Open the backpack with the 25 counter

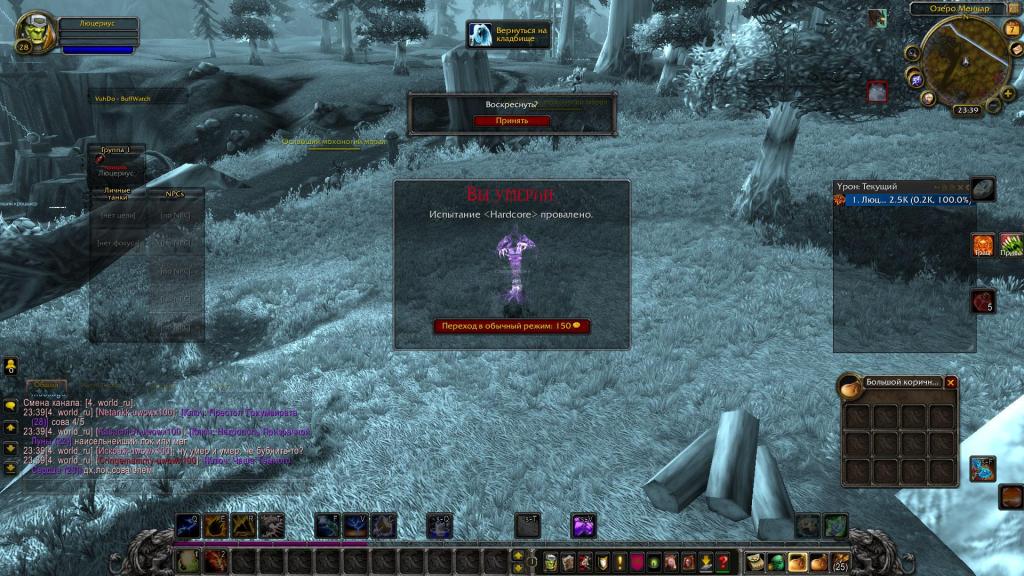(840, 562)
